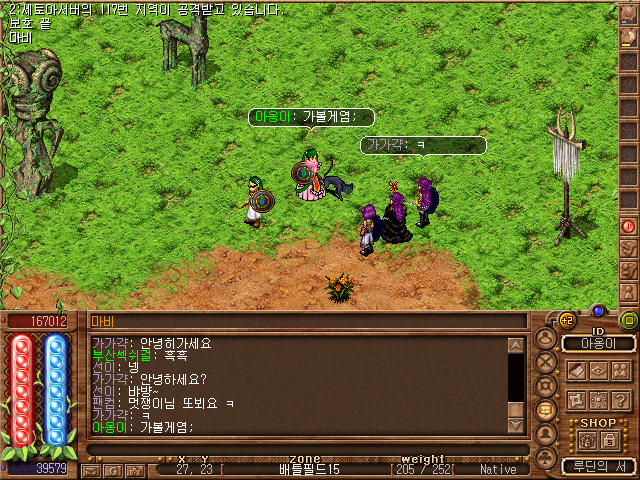Viewport: 640px width, 480px height.
Task: Open the speech bubble chat icon
Action: (x=546, y=410)
